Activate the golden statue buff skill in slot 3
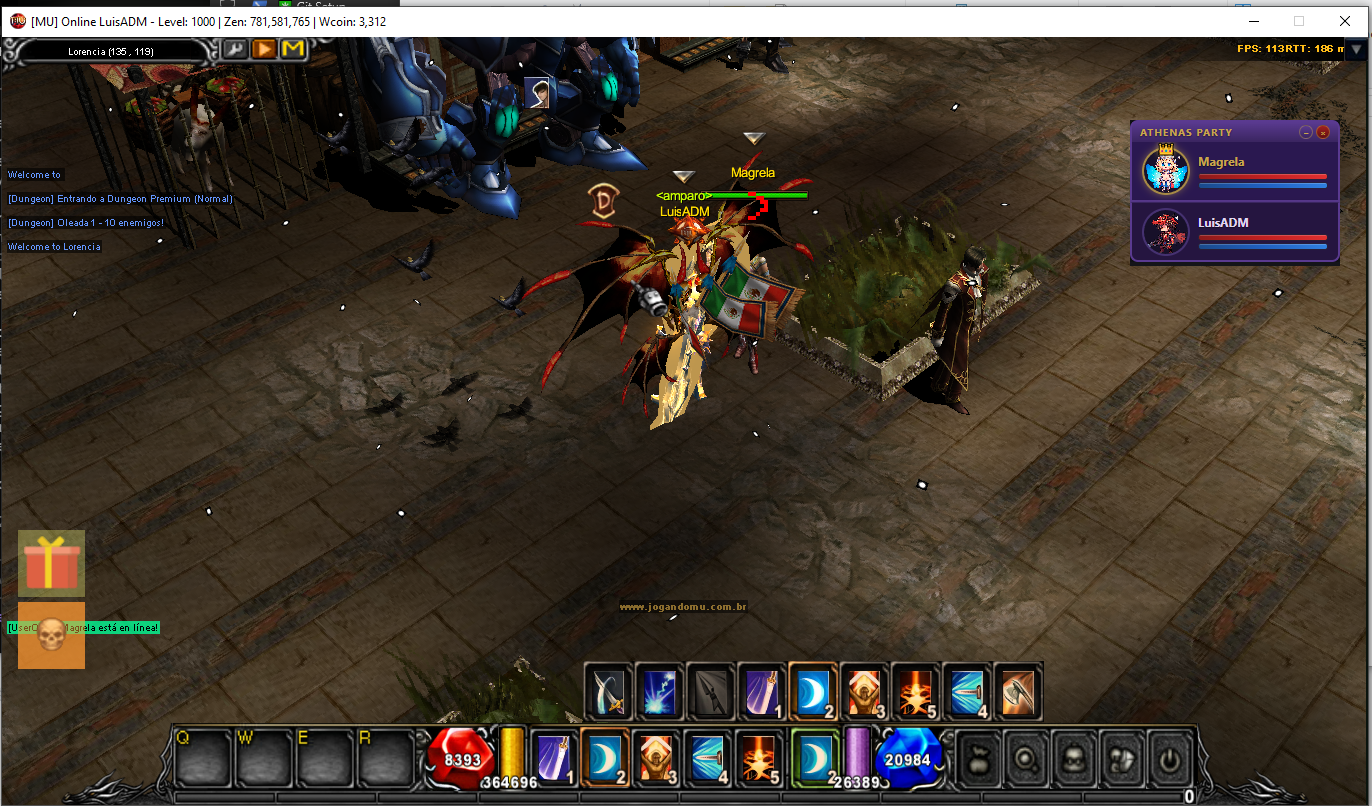Image resolution: width=1372 pixels, height=806 pixels. 863,691
